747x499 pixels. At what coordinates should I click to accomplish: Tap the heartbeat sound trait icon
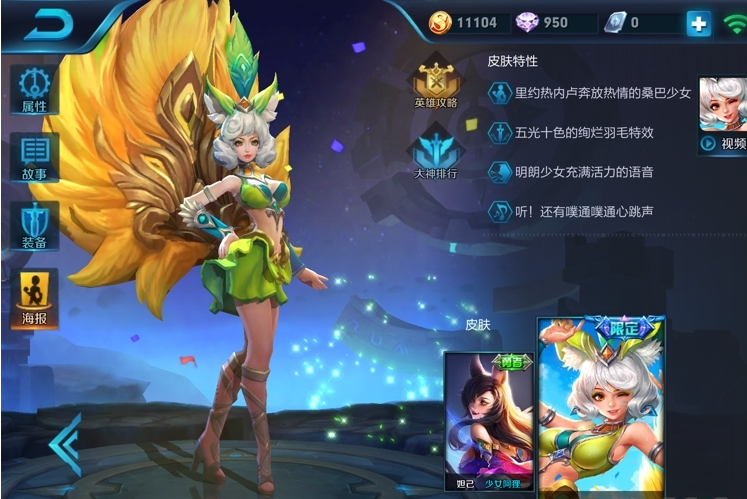(499, 211)
